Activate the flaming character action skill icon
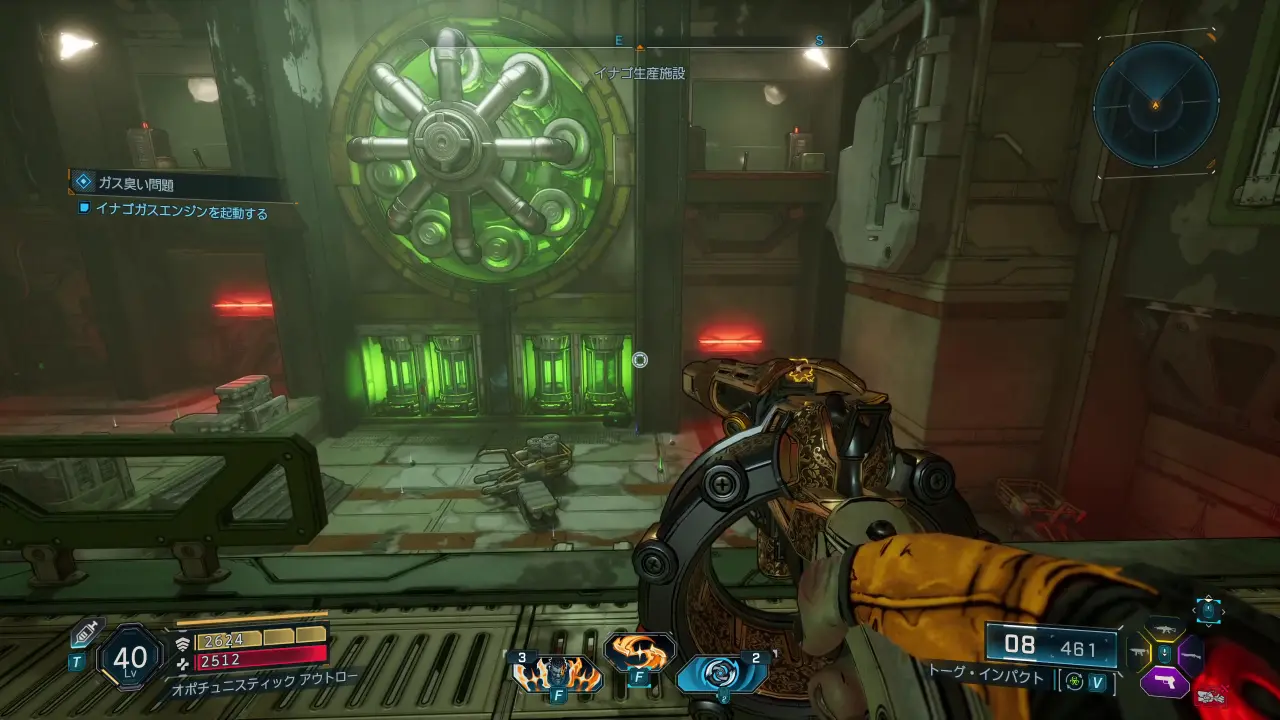This screenshot has height=720, width=1280. click(556, 674)
